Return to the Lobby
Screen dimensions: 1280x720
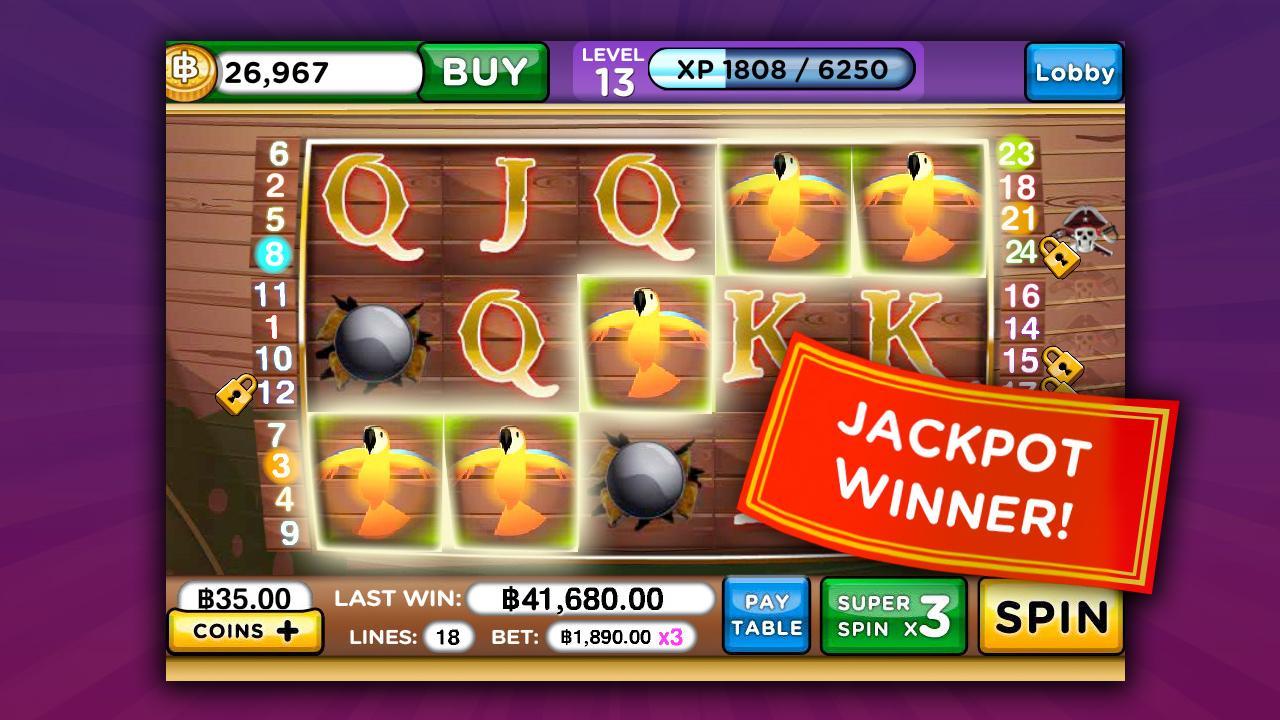[x=1074, y=72]
